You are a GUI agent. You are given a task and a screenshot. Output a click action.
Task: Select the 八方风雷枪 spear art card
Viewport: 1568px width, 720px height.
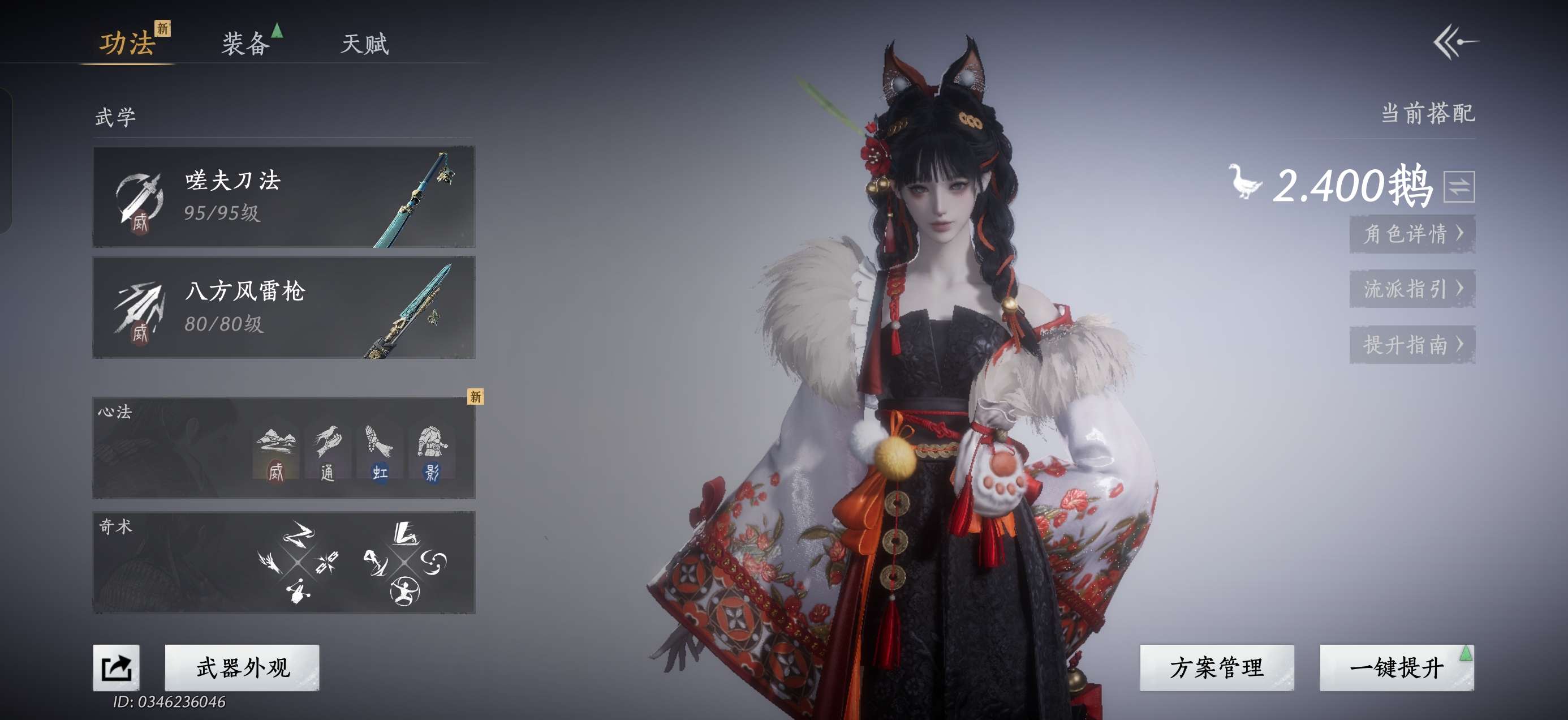click(x=283, y=307)
